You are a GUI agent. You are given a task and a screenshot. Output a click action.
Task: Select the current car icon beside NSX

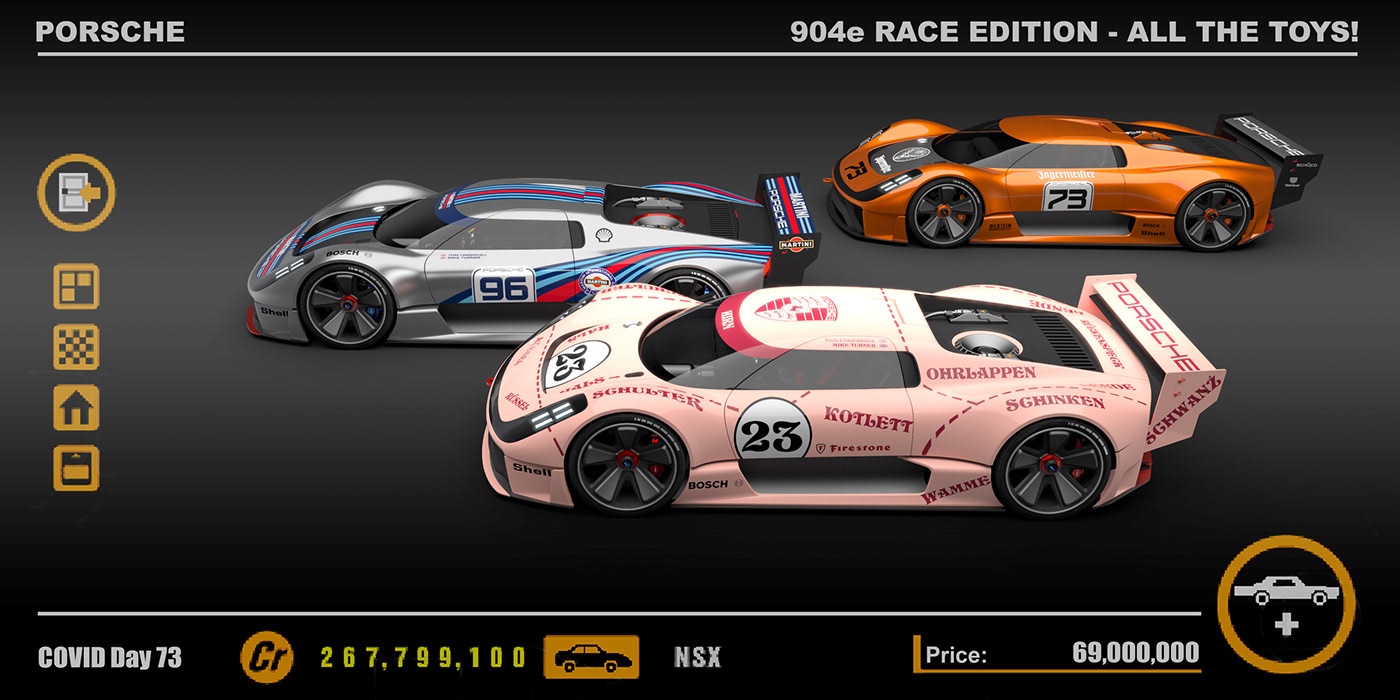click(591, 657)
